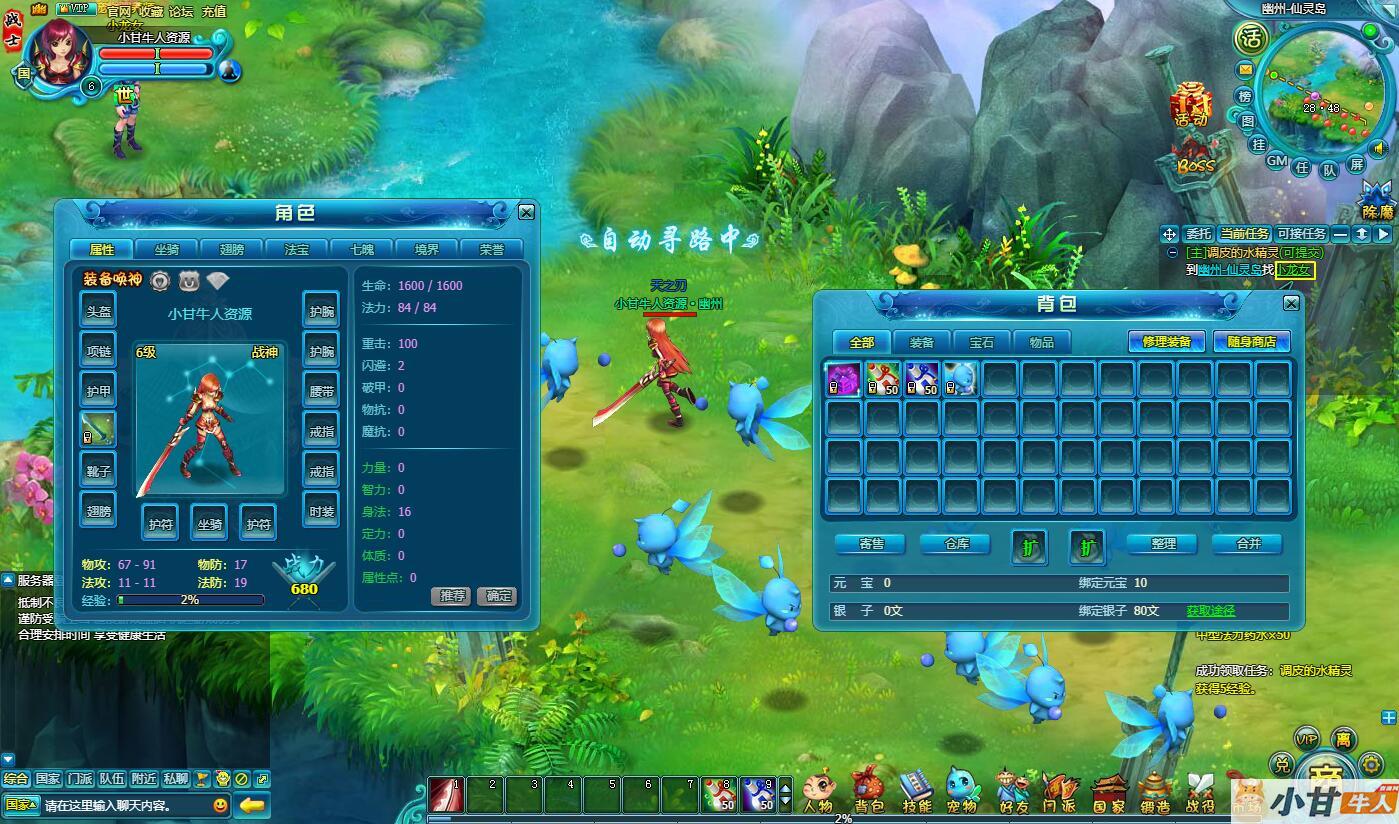Select the 头盔 helmet equipment slot
Screen dimensions: 1399x824
click(x=98, y=310)
